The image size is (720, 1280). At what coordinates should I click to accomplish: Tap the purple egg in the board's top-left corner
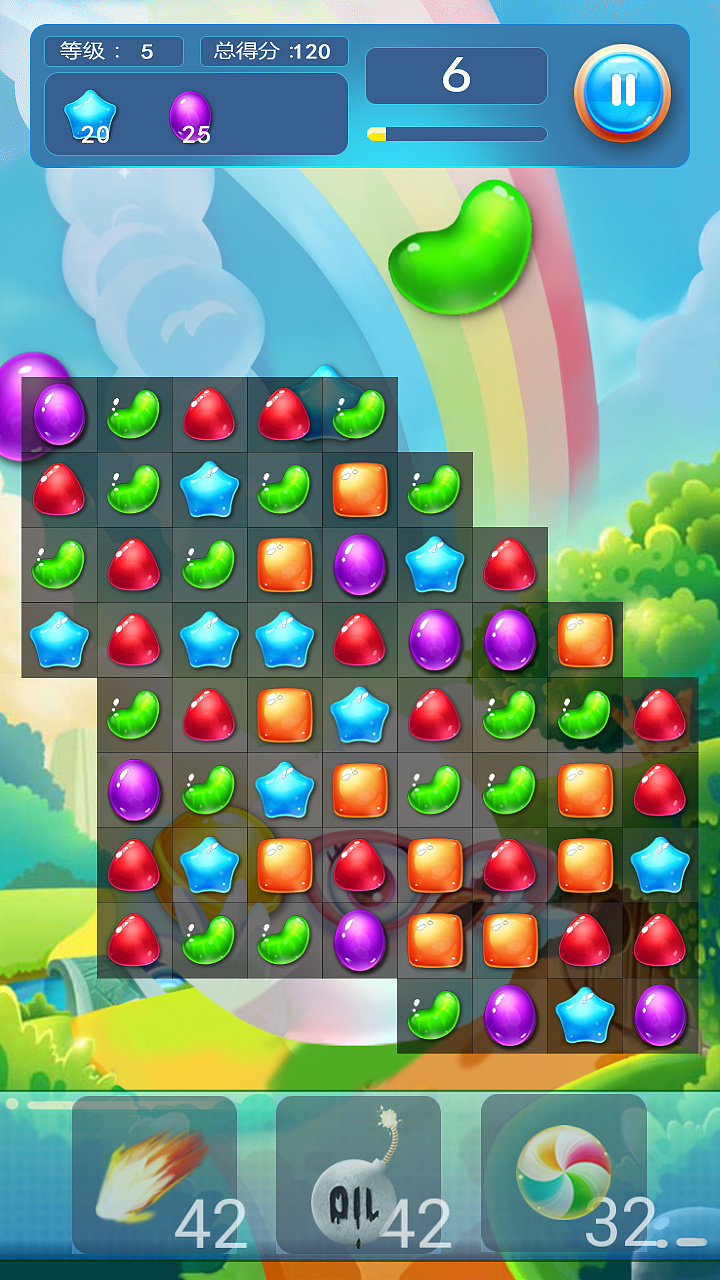(x=59, y=414)
